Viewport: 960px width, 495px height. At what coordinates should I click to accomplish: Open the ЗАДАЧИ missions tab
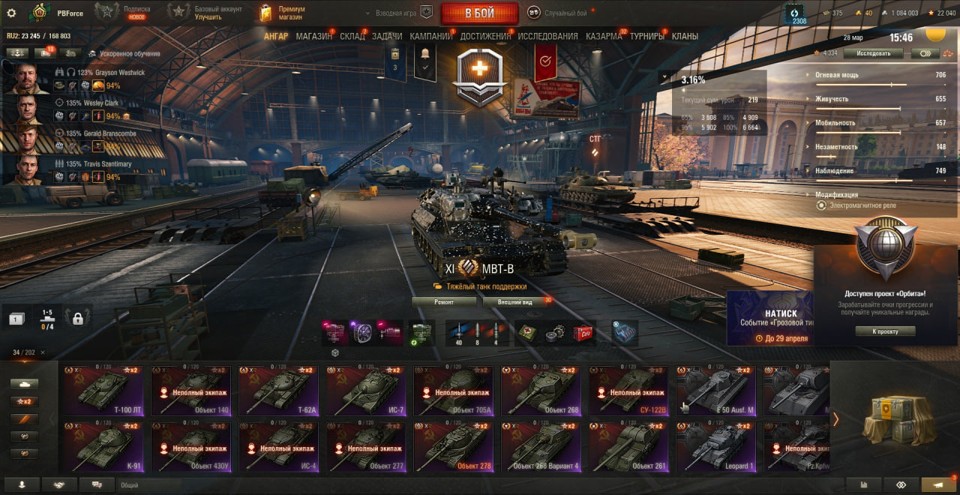[387, 36]
